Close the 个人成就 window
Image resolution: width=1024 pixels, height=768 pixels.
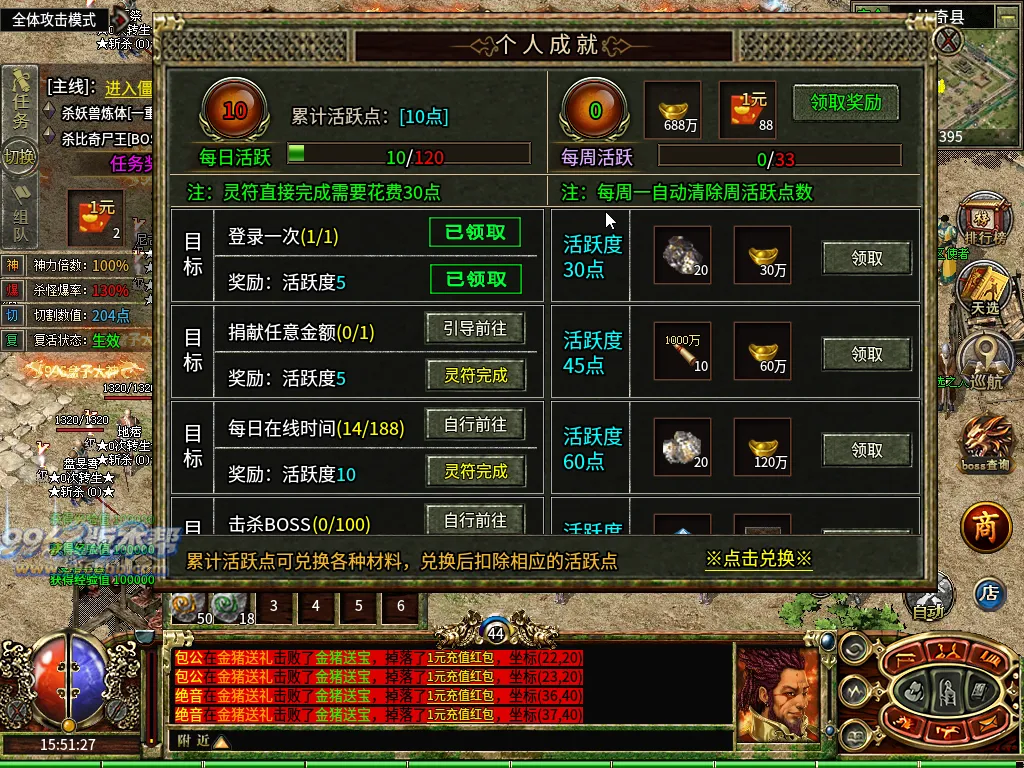pos(947,41)
